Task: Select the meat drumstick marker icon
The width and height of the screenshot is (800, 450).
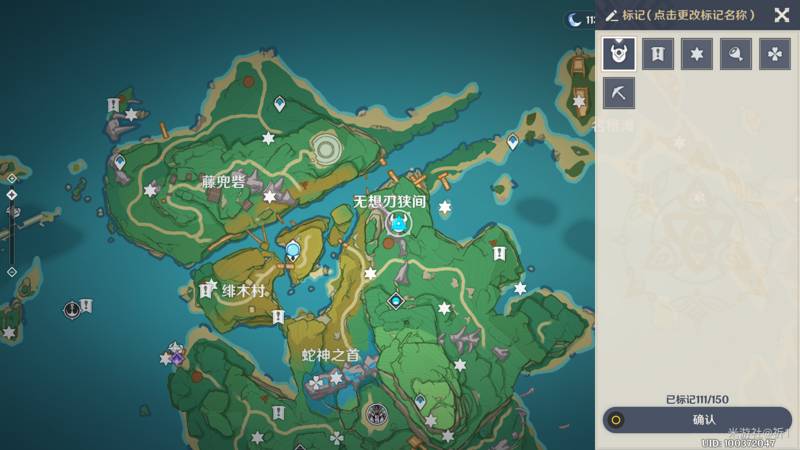Action: point(736,54)
